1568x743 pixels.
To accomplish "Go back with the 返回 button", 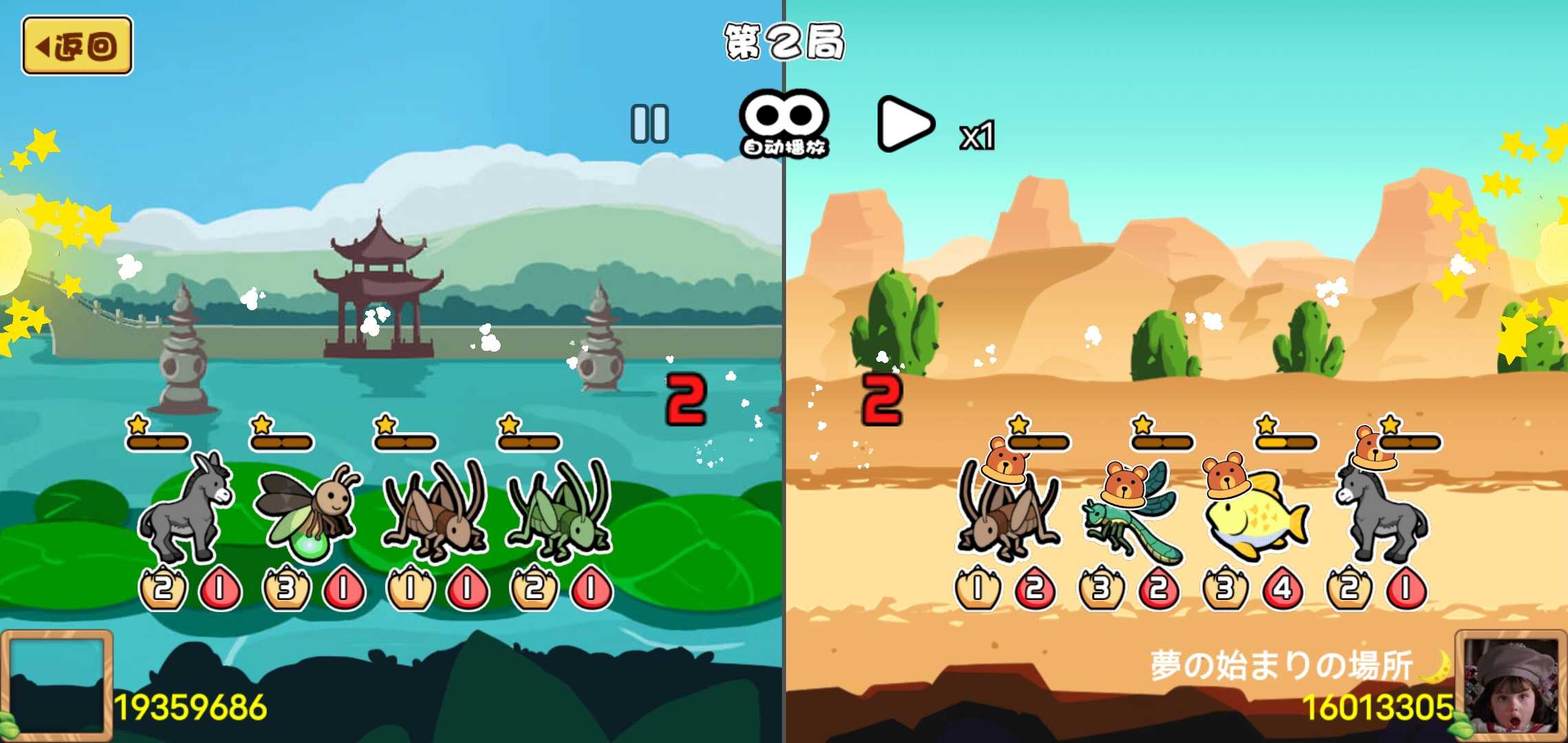I will (x=77, y=46).
